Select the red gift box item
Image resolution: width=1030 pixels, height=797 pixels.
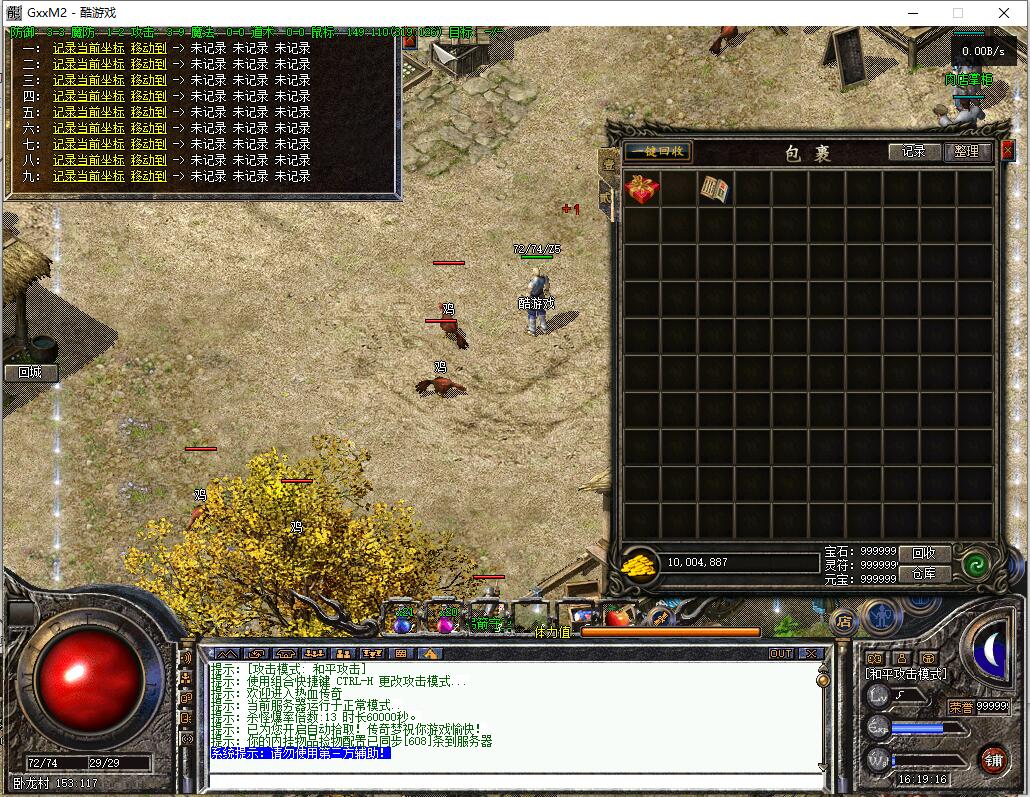[x=641, y=189]
